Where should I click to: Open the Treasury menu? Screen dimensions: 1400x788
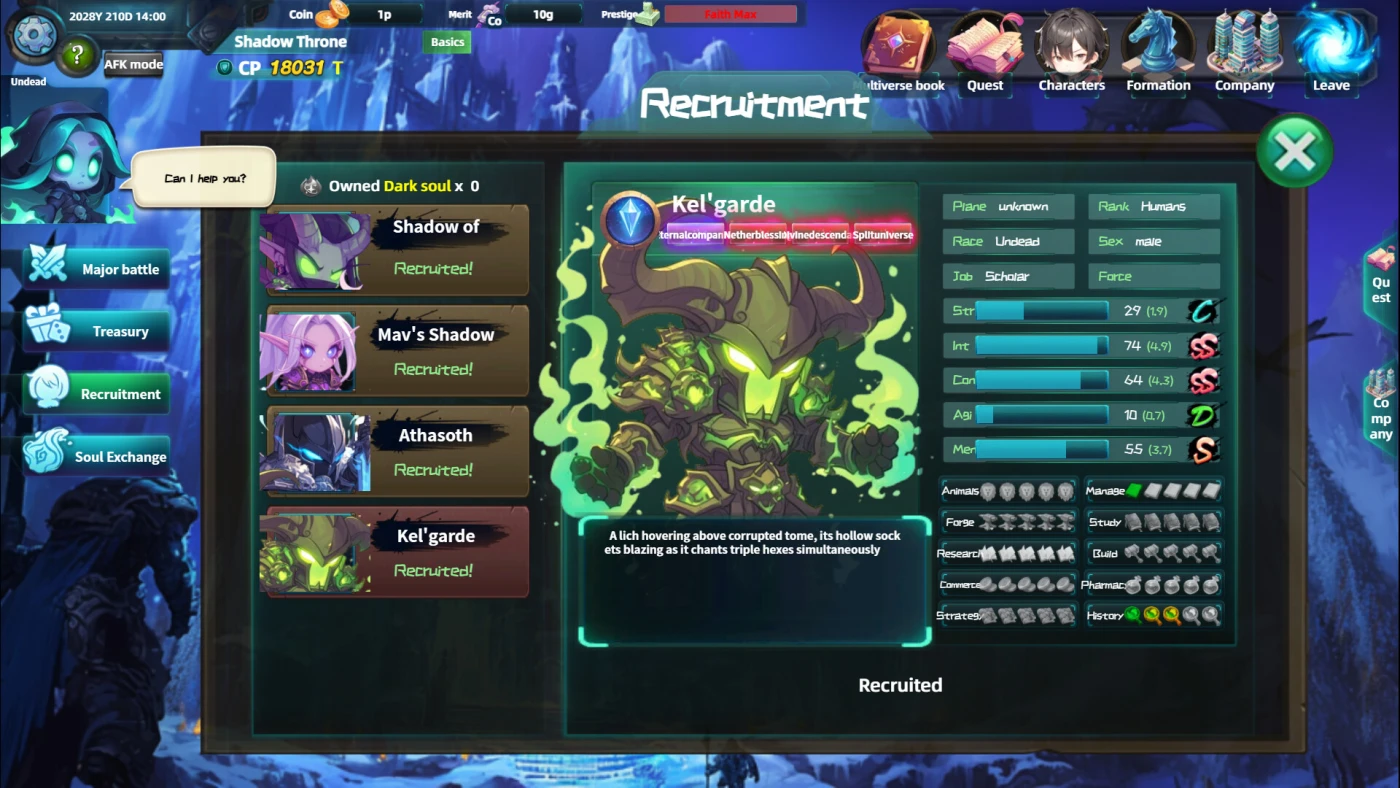click(97, 331)
